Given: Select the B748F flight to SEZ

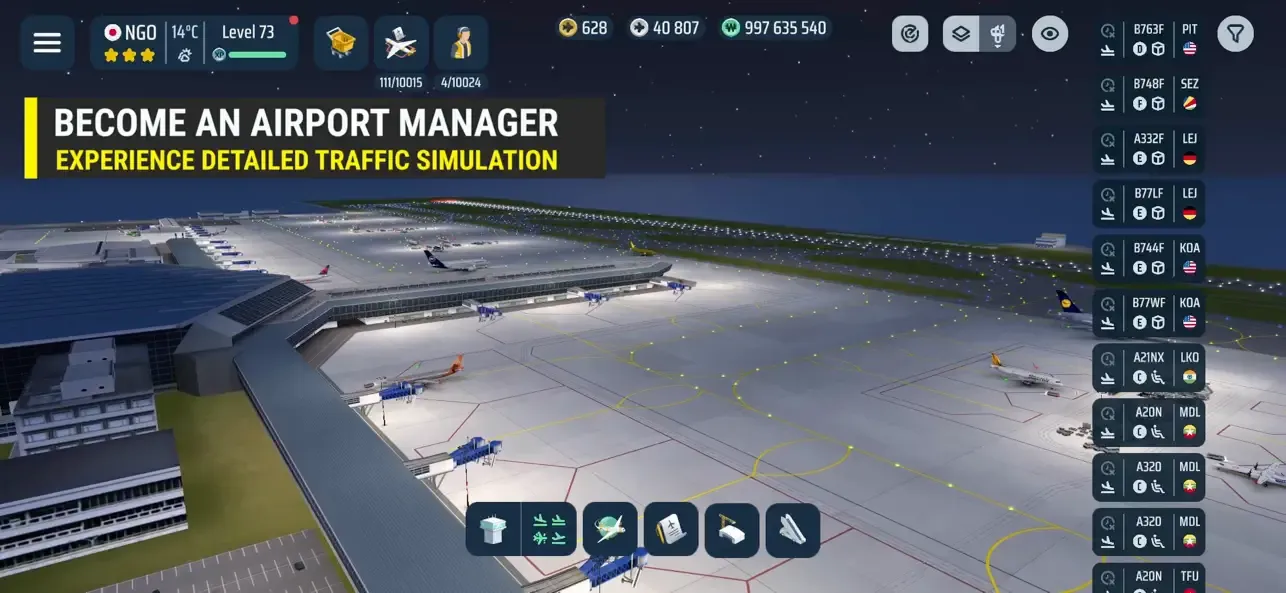Looking at the screenshot, I should pyautogui.click(x=1148, y=94).
